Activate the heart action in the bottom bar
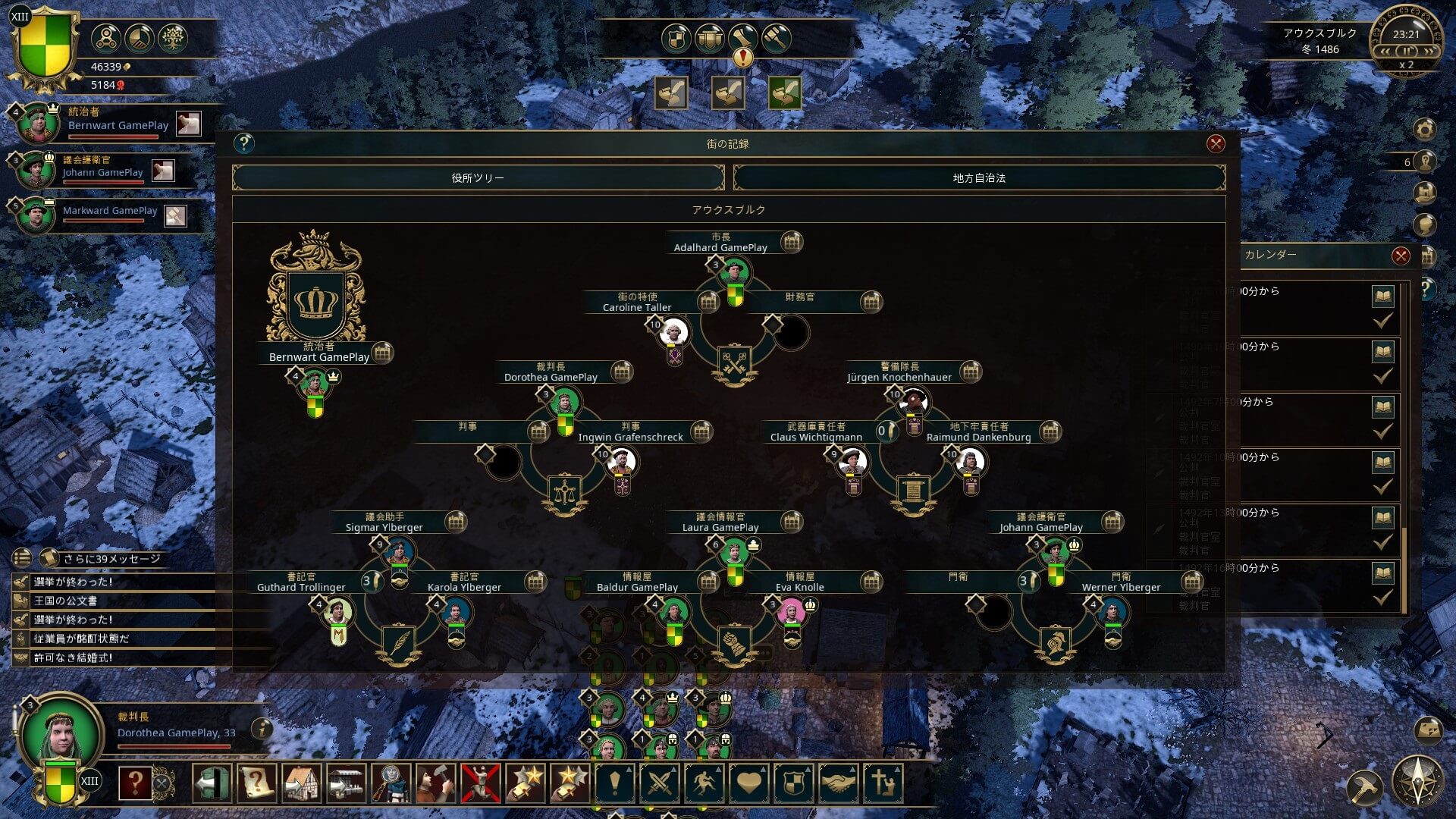The height and width of the screenshot is (819, 1456). click(x=748, y=783)
